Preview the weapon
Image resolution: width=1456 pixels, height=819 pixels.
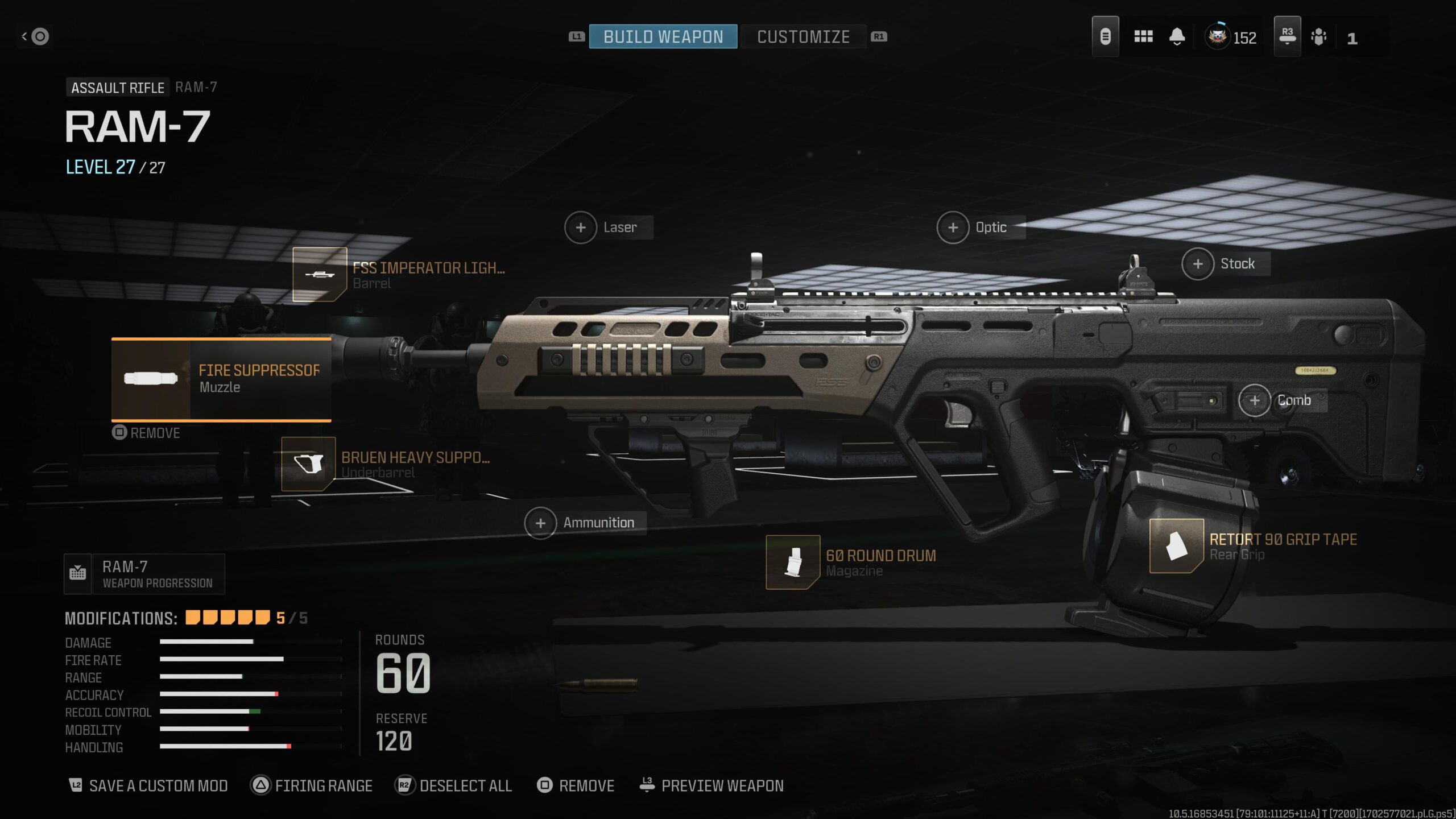pos(712,786)
